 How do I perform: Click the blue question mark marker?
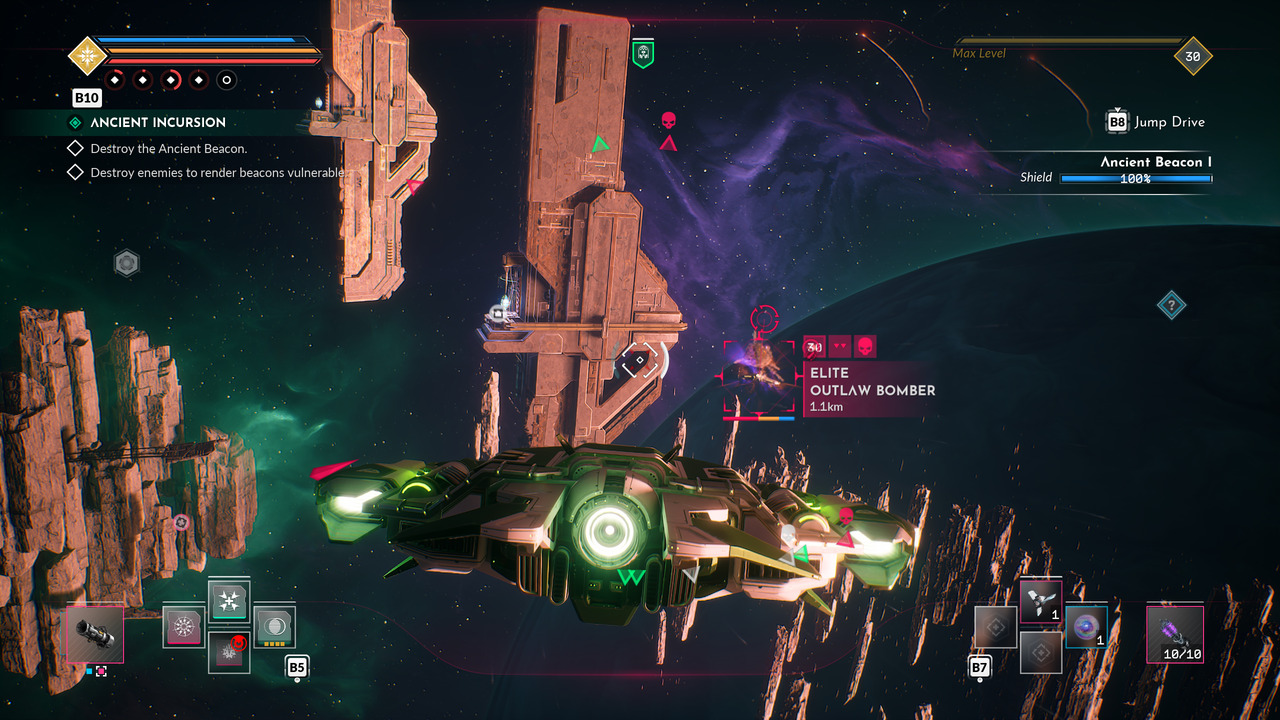click(x=1171, y=305)
